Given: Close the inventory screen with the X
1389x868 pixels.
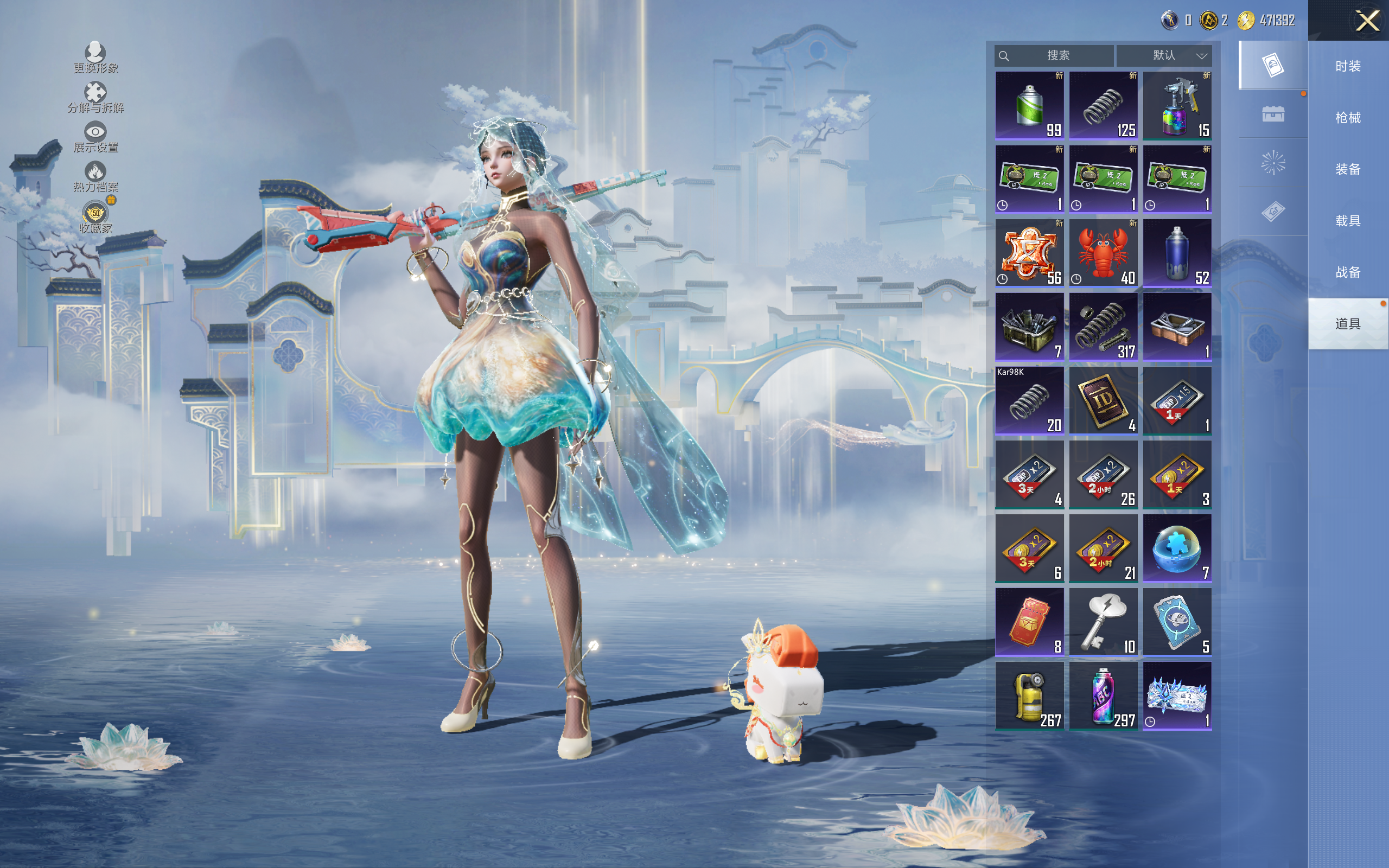Looking at the screenshot, I should point(1367,21).
